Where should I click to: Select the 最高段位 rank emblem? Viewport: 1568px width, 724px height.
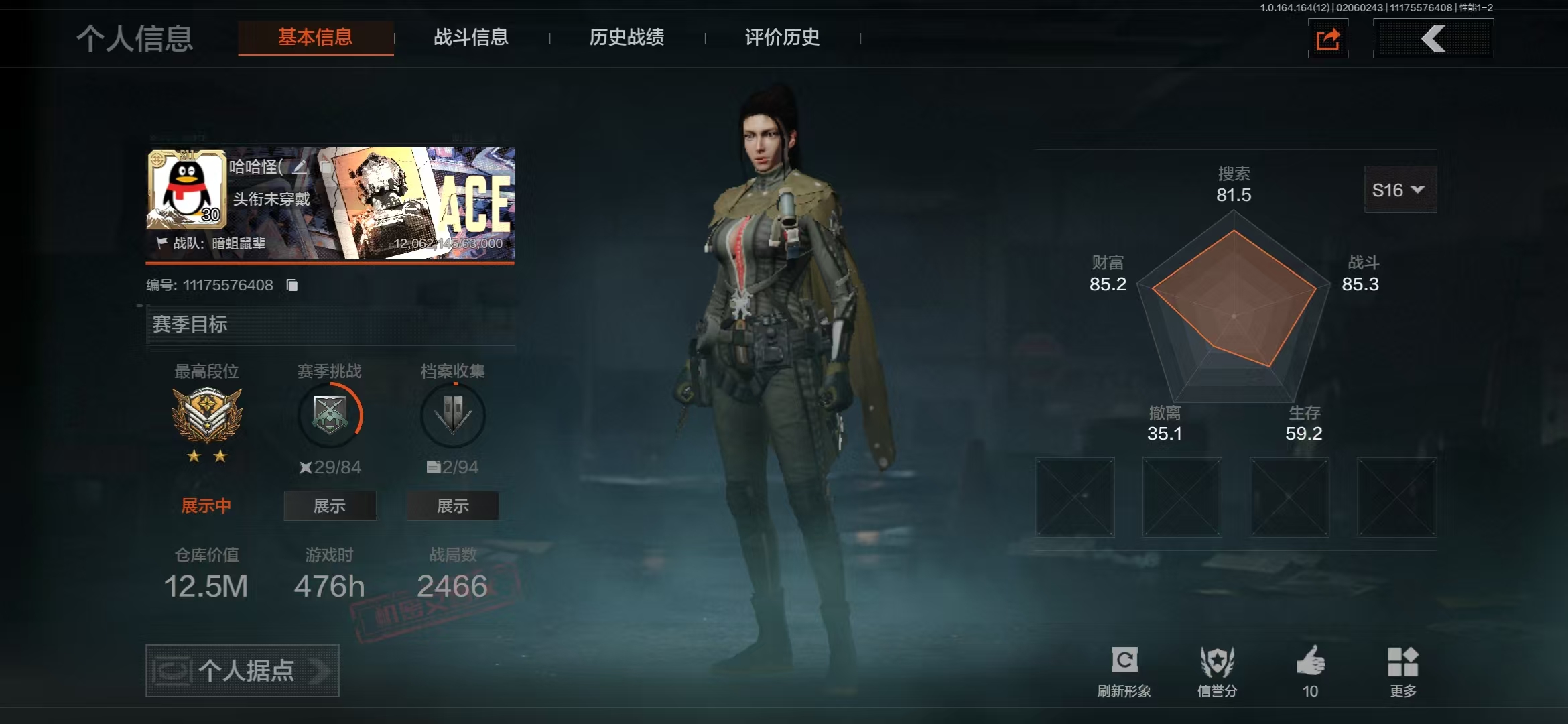click(x=207, y=416)
